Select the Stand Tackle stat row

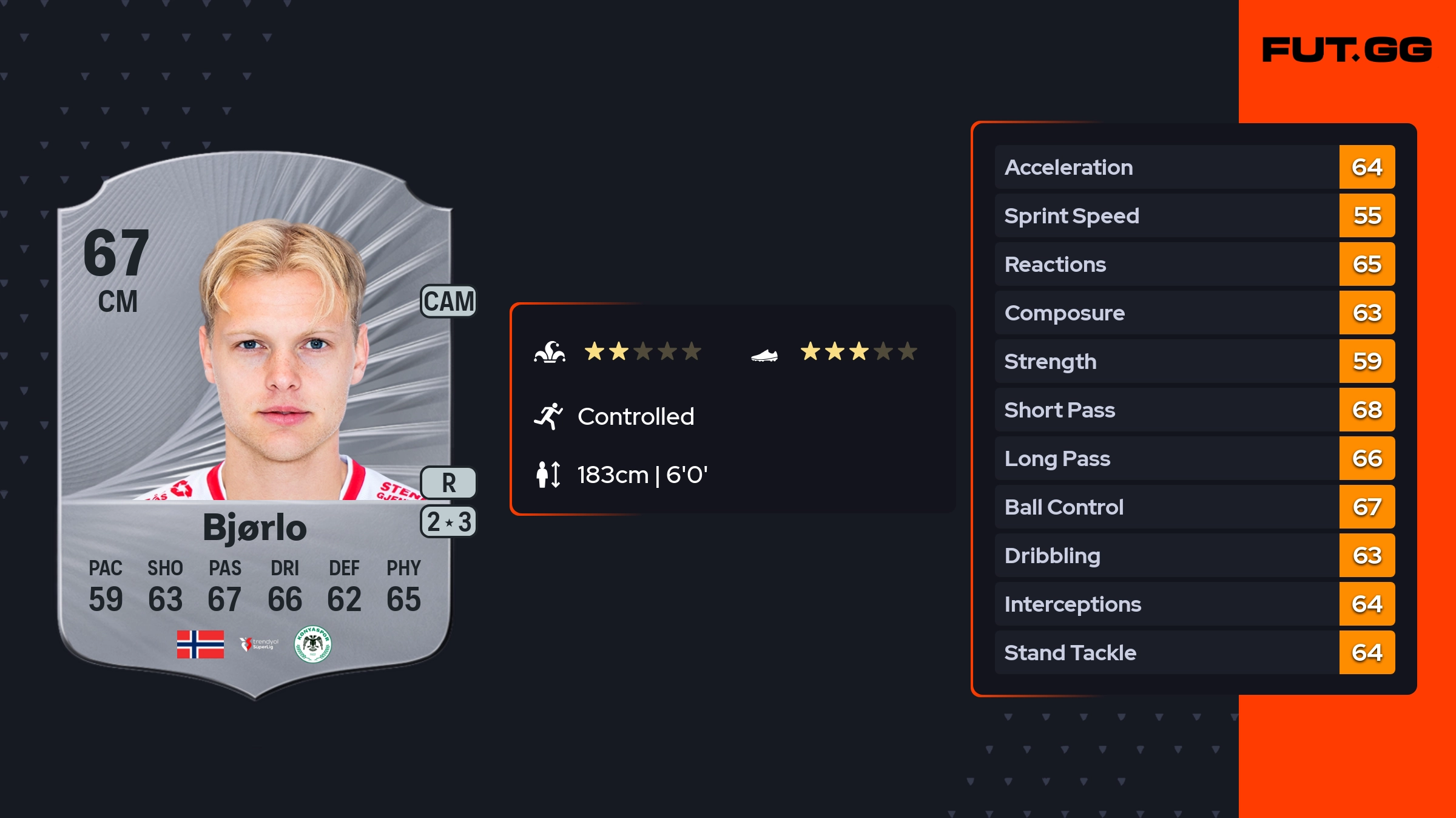click(1194, 652)
